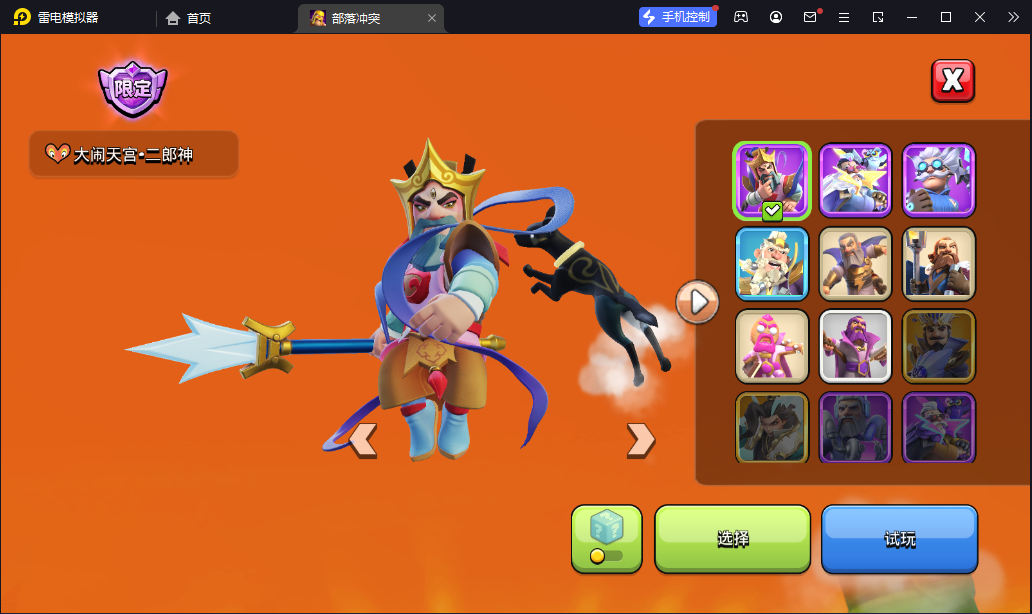Viewport: 1032px width, 614px height.
Task: Switch to the emulator 首页 home tab
Action: 189,18
